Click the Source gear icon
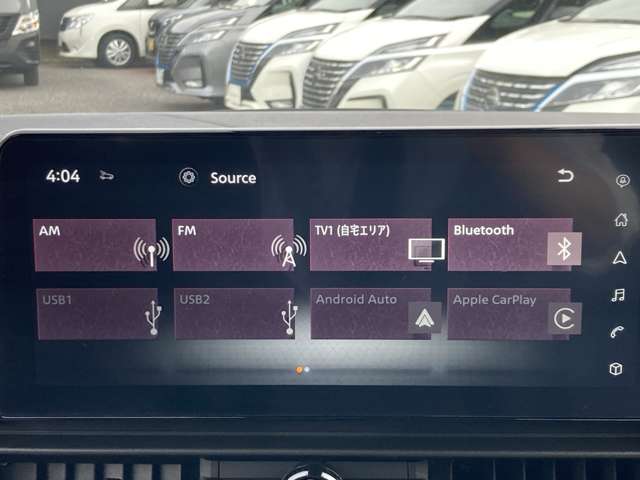Screen dimensions: 640x480 coord(187,177)
